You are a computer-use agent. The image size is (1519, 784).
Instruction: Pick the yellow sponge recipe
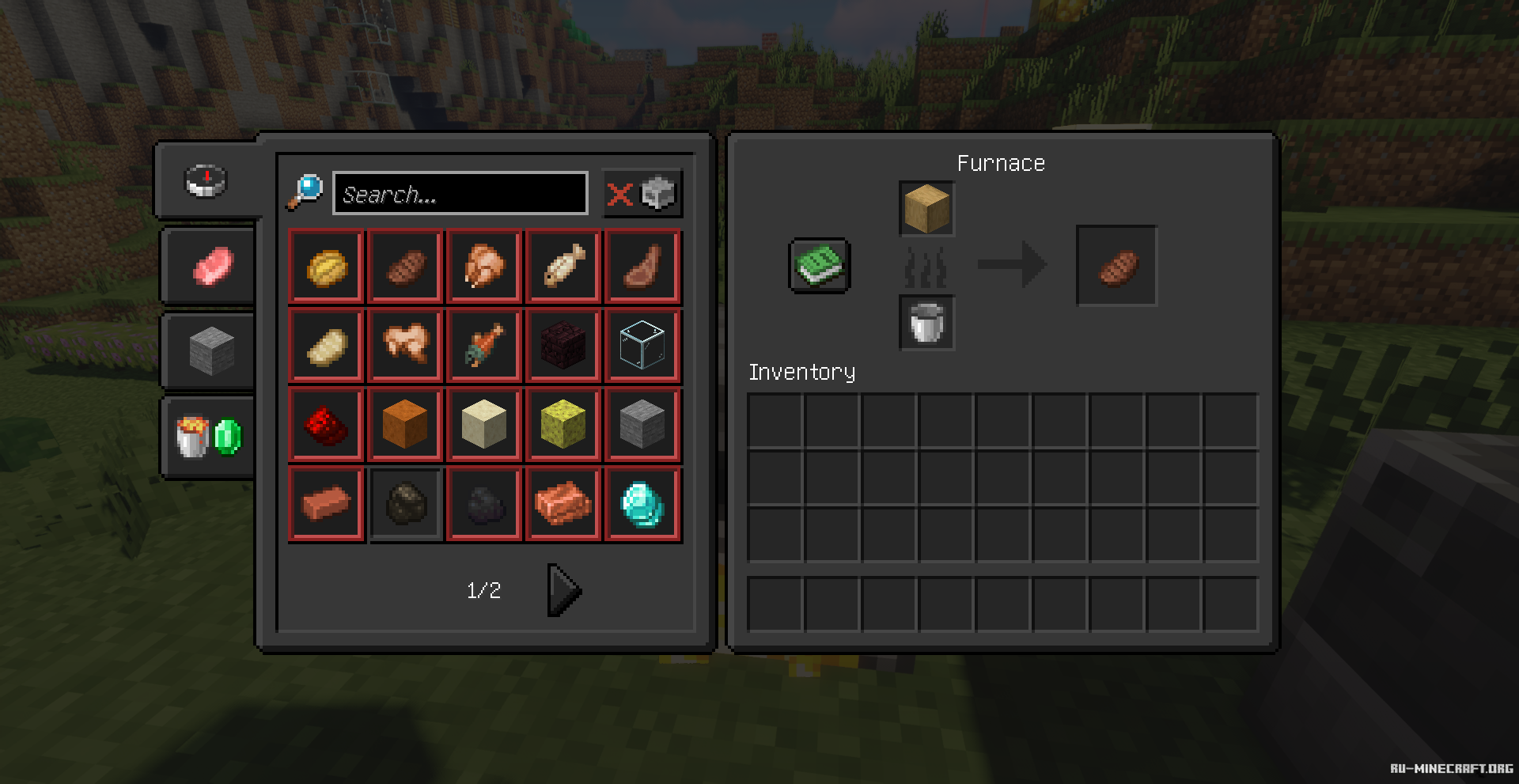[563, 425]
